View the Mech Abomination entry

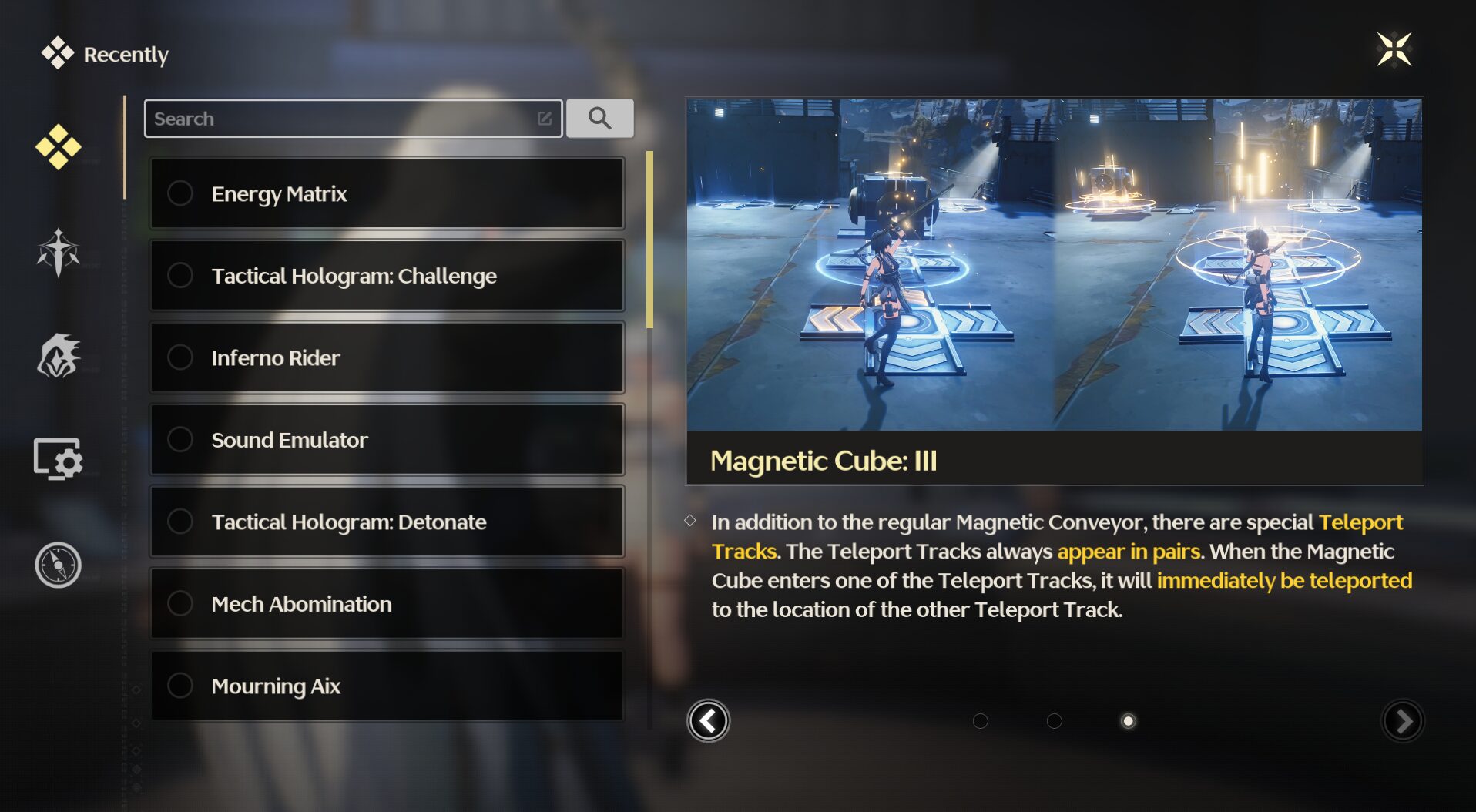[387, 604]
